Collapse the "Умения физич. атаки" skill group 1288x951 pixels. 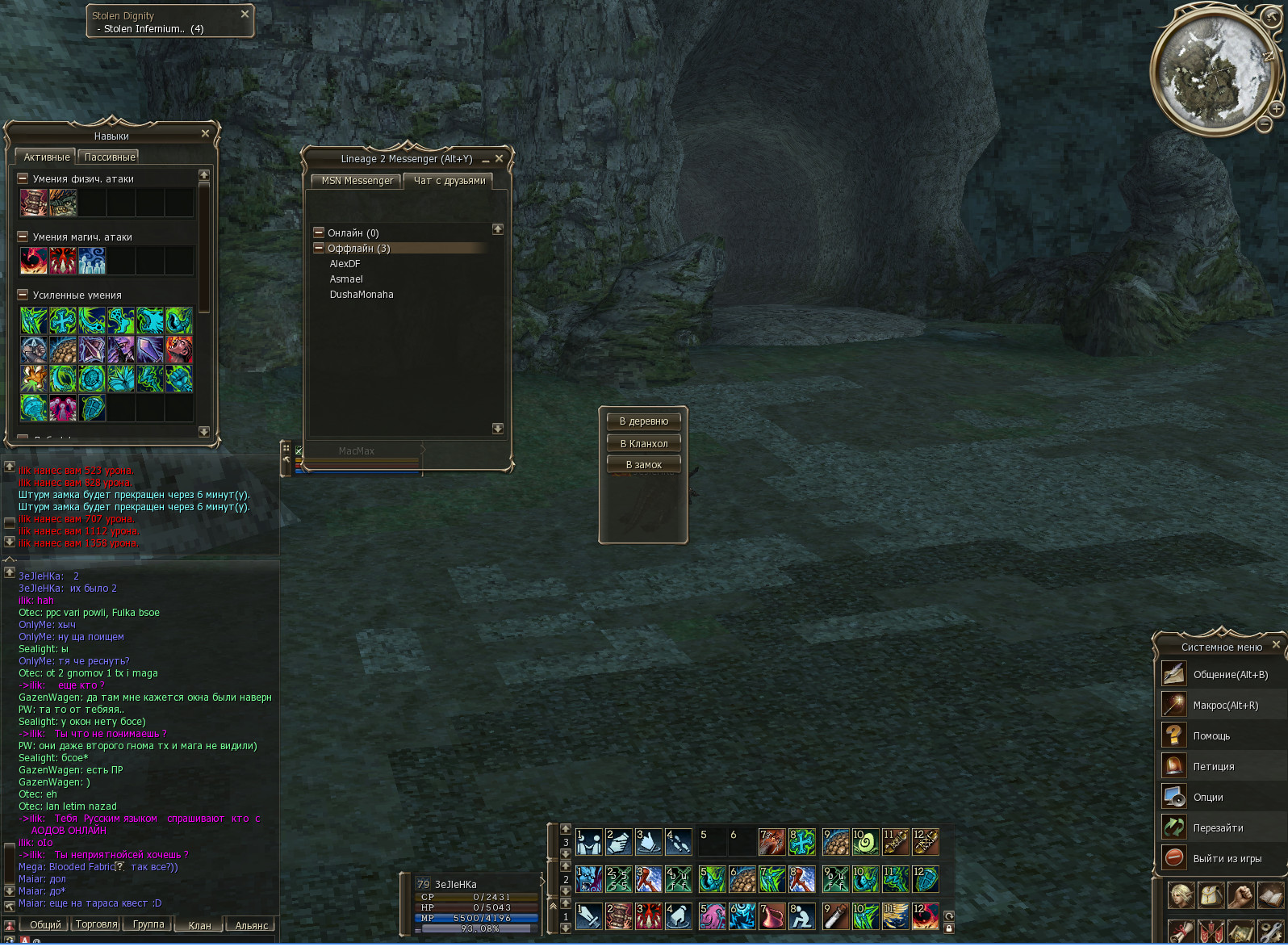click(x=23, y=178)
